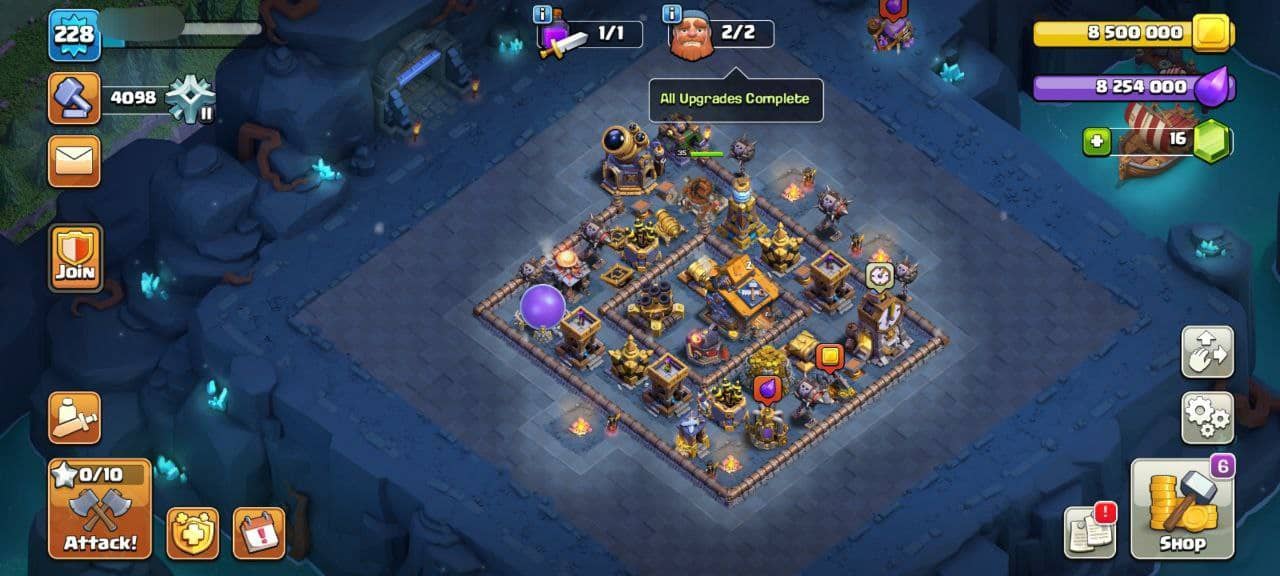Tap the clock bubble over the Clock Tower
This screenshot has height=576, width=1280.
point(879,275)
